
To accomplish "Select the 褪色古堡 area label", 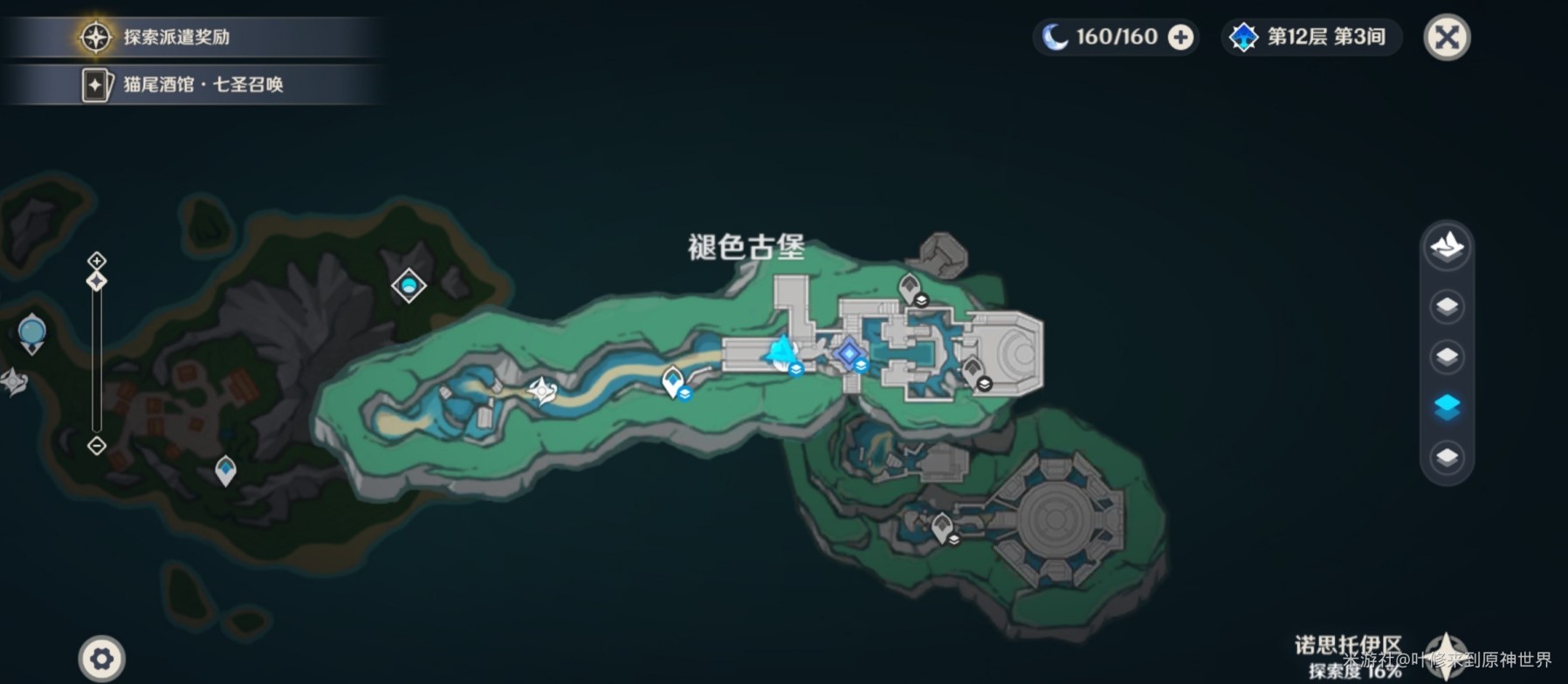I will pyautogui.click(x=746, y=247).
